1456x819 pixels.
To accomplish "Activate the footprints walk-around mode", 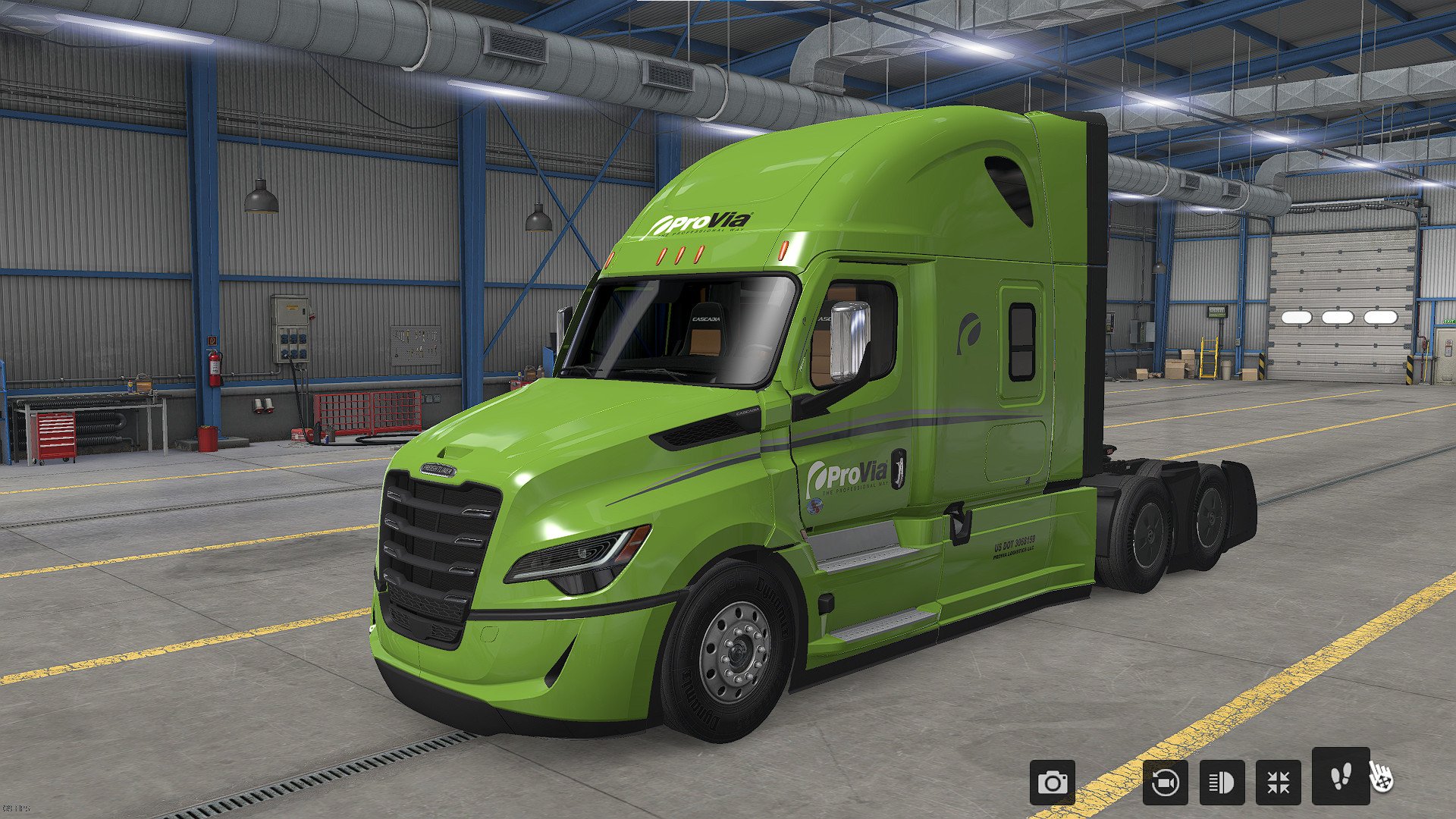I will pyautogui.click(x=1340, y=776).
